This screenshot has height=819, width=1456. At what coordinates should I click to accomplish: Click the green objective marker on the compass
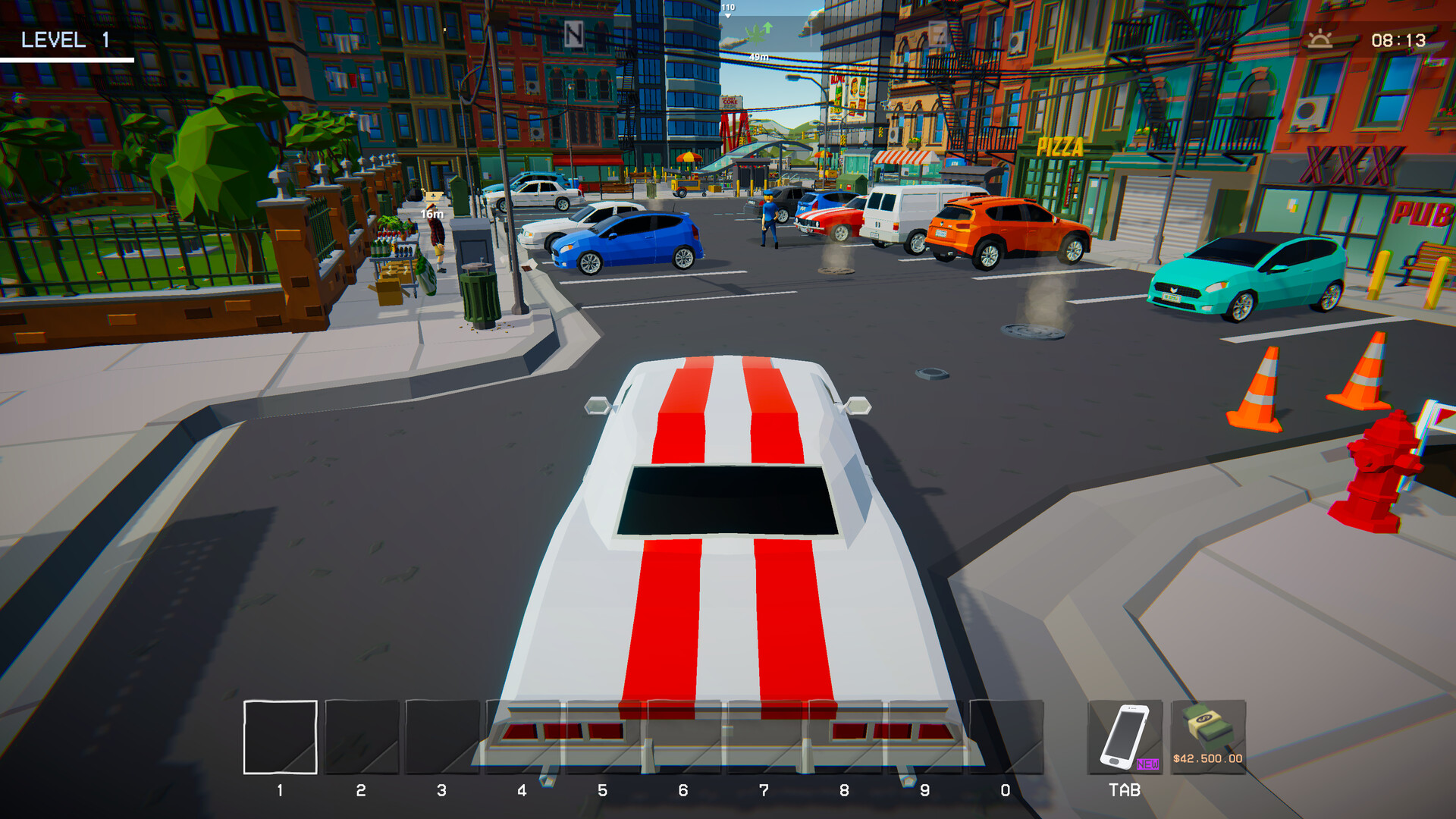click(758, 32)
